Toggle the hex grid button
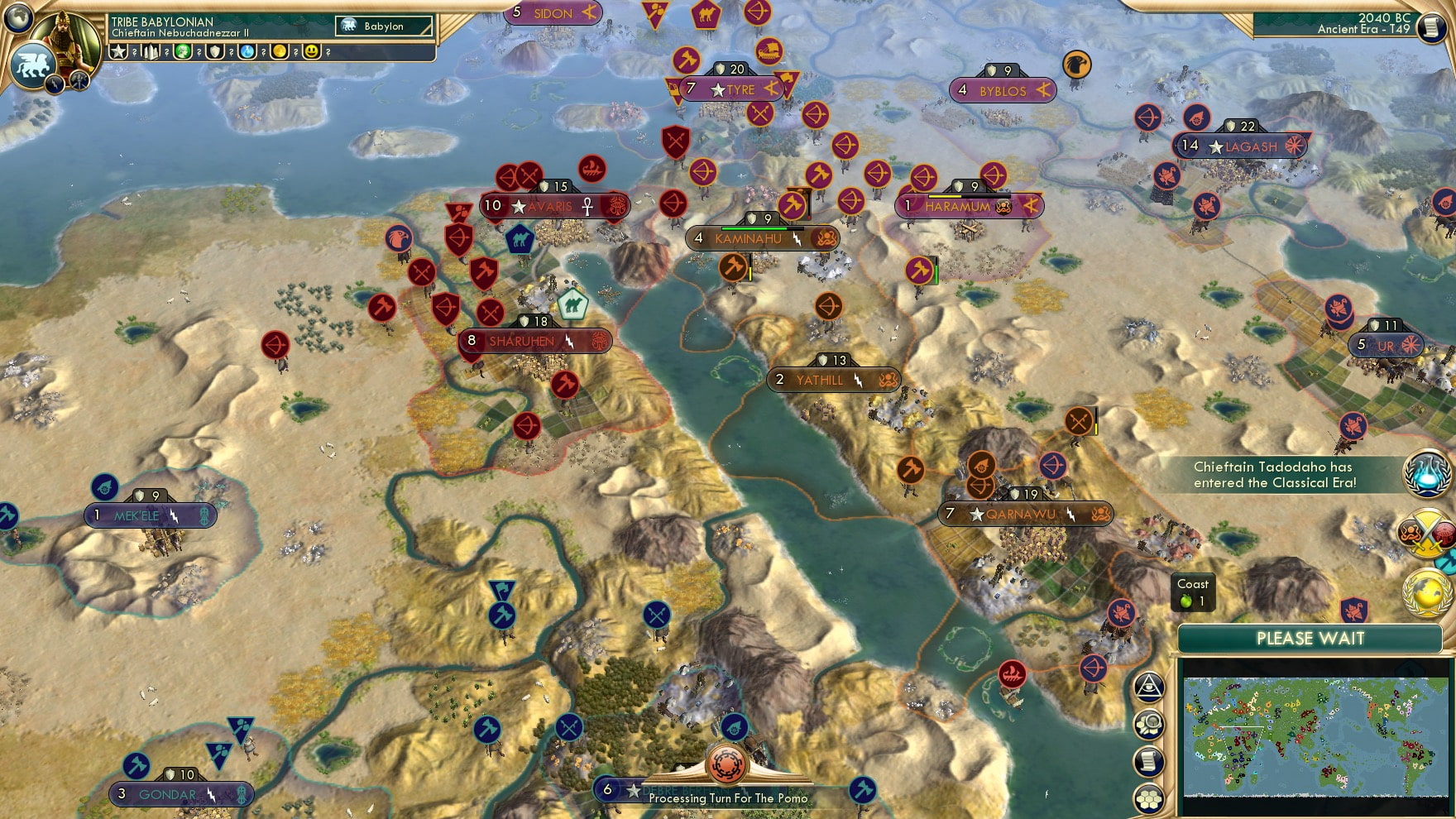This screenshot has height=819, width=1456. (x=1150, y=799)
